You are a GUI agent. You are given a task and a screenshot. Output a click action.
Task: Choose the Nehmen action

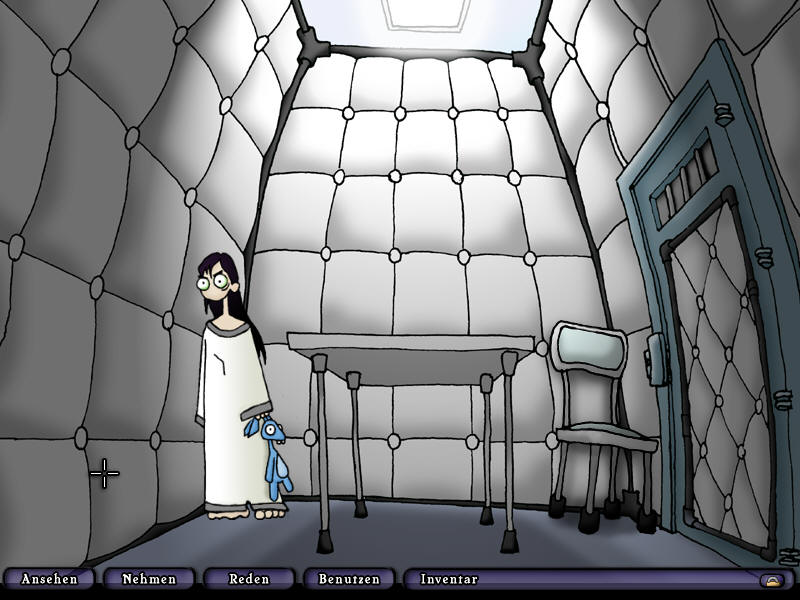[x=149, y=579]
